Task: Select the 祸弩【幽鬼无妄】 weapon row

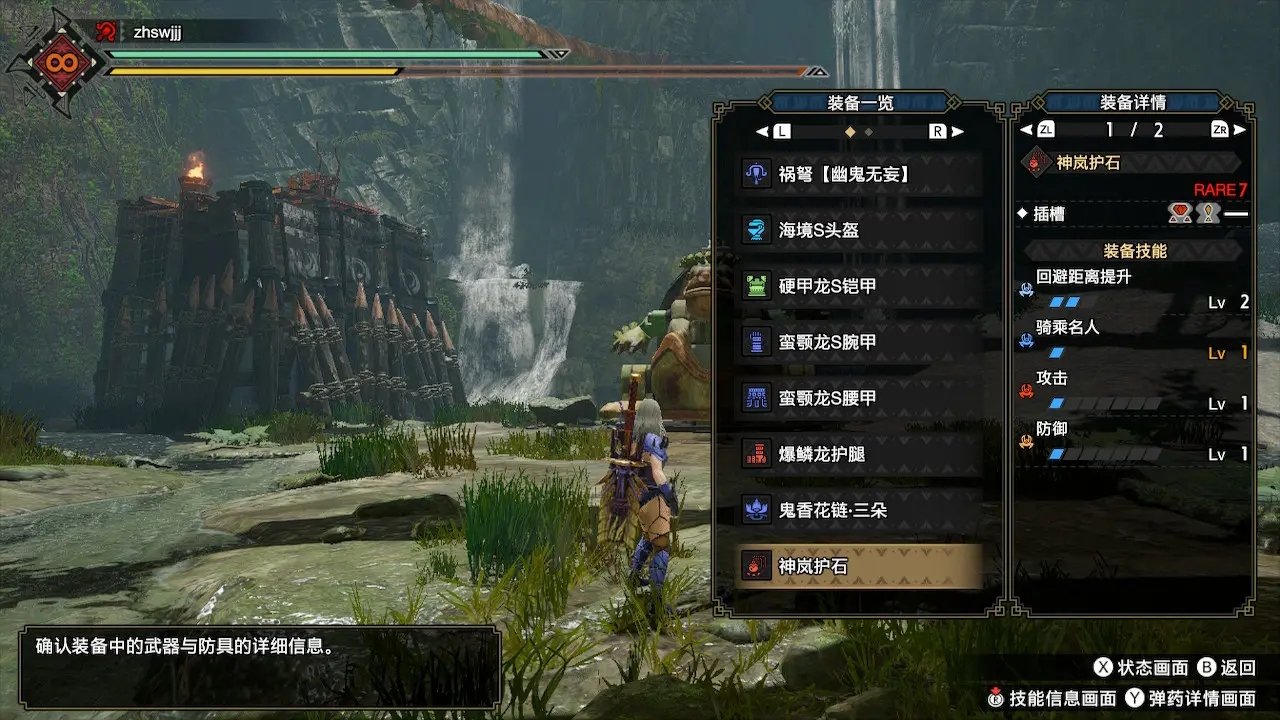Action: click(x=860, y=174)
